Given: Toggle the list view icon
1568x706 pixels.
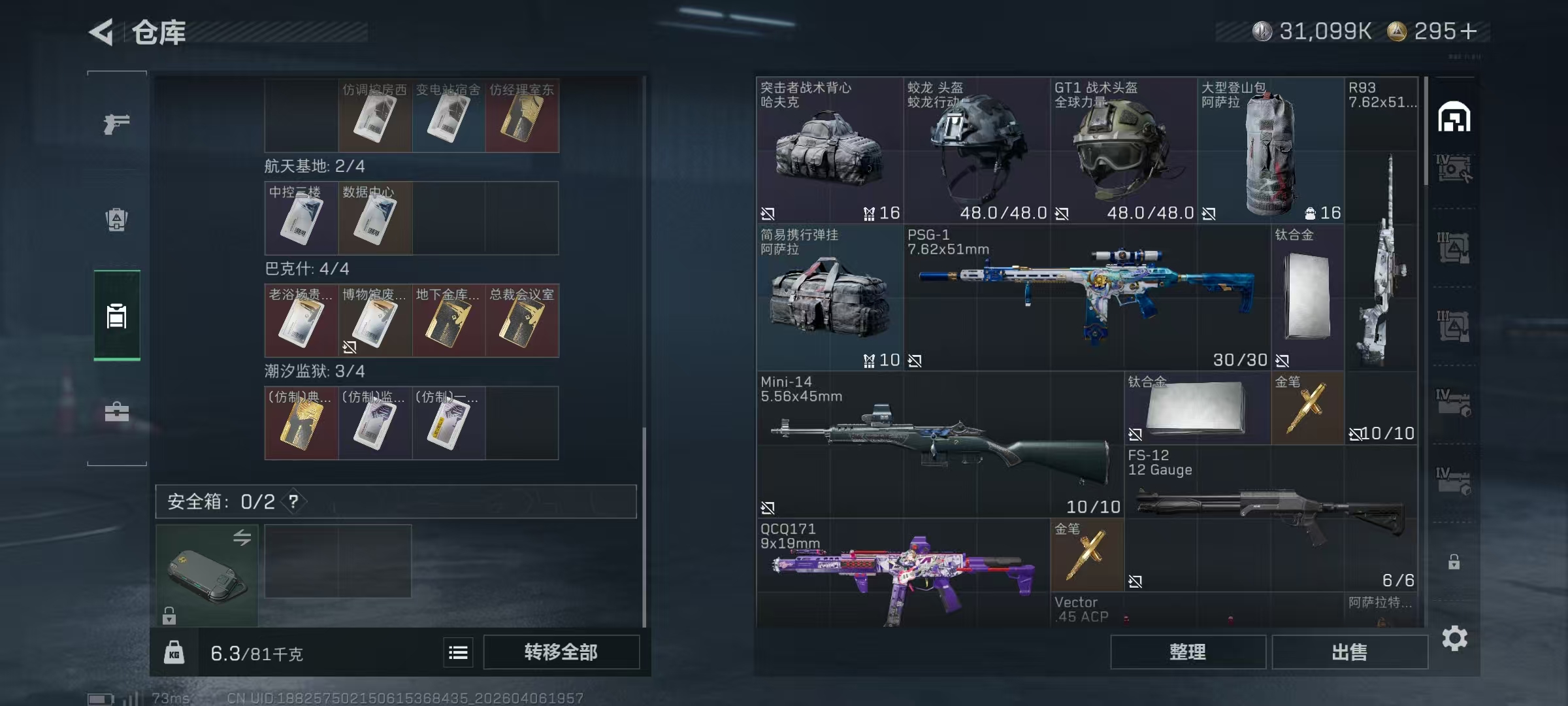Looking at the screenshot, I should point(458,652).
